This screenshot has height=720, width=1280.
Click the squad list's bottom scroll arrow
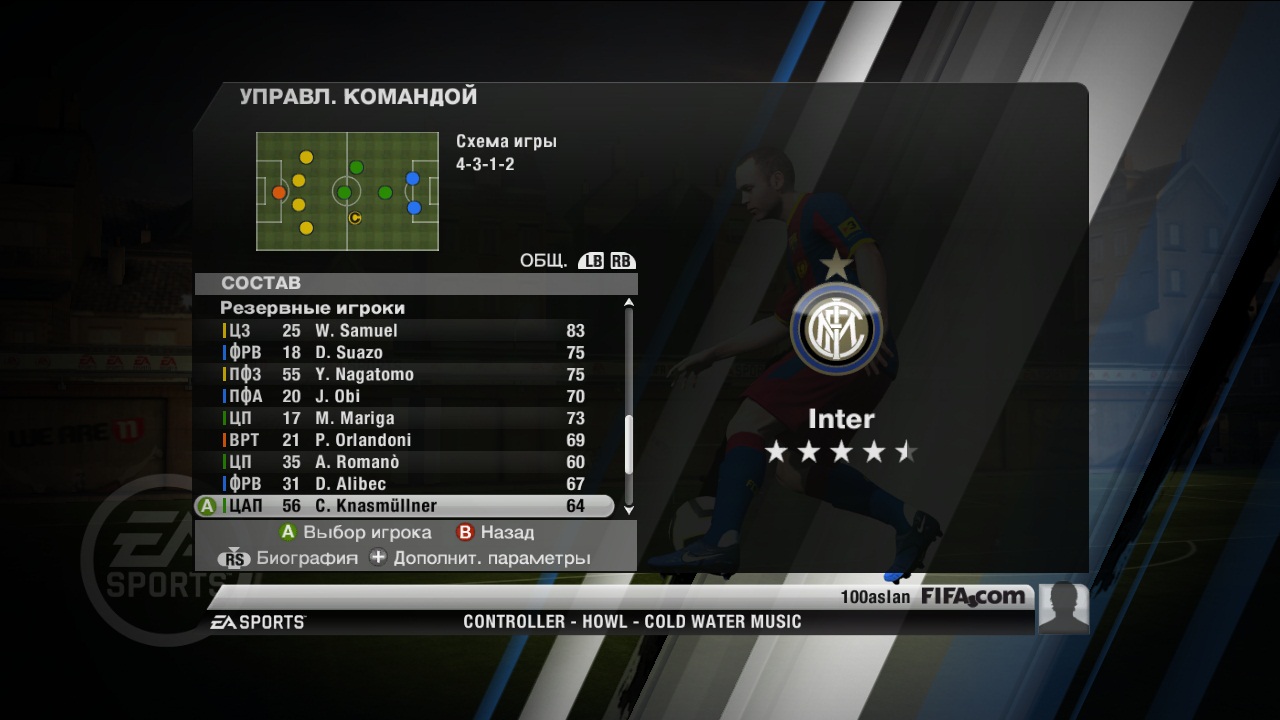[x=629, y=510]
